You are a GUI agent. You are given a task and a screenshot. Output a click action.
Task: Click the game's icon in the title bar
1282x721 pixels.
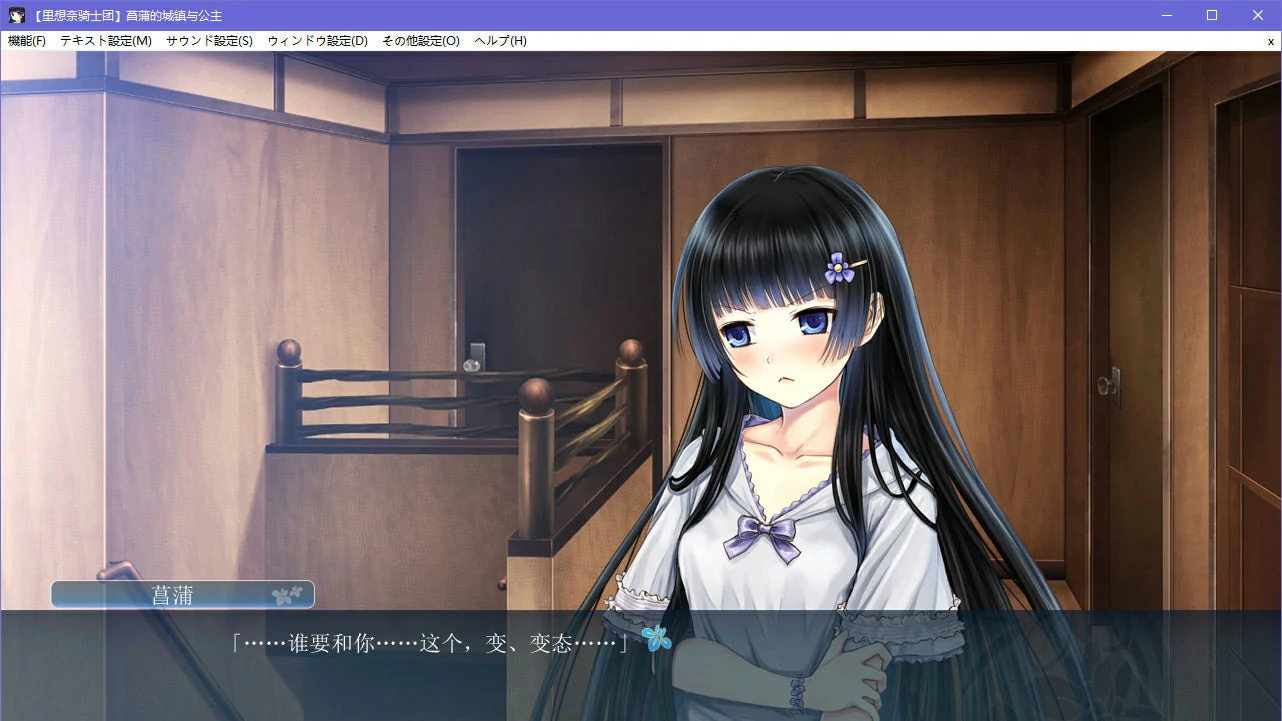[x=15, y=14]
